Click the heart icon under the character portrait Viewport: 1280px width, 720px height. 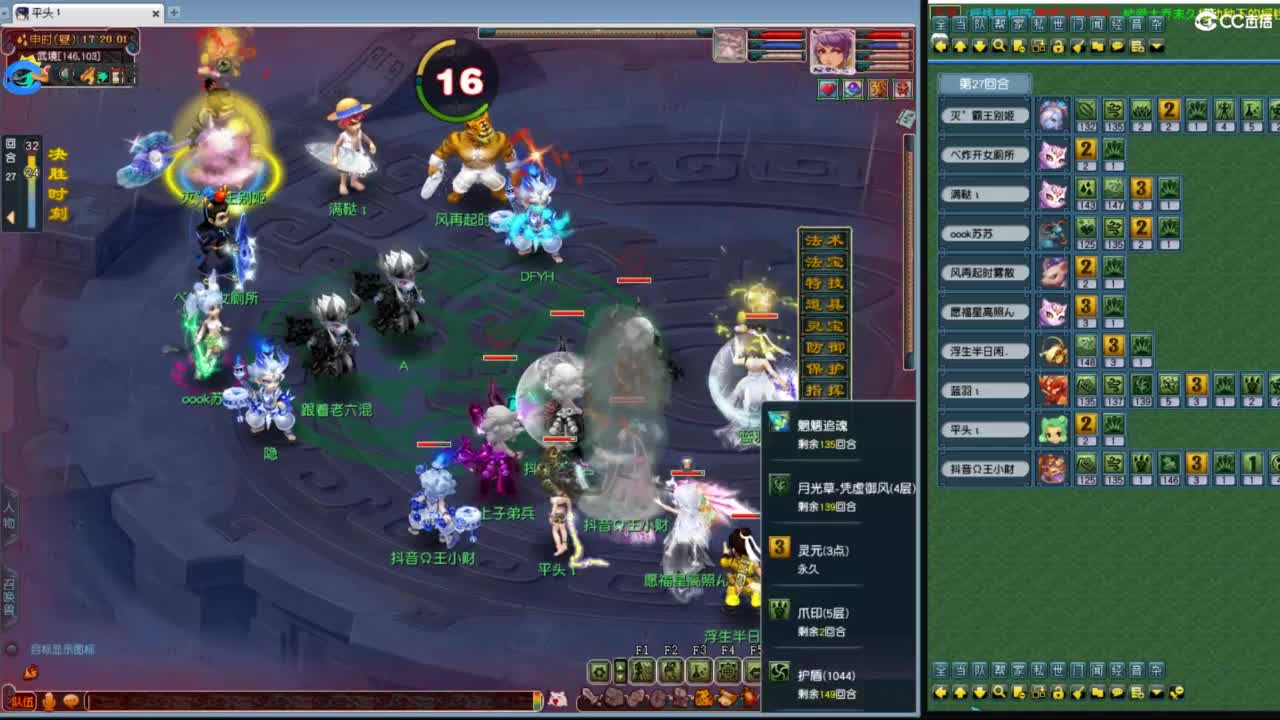click(828, 88)
